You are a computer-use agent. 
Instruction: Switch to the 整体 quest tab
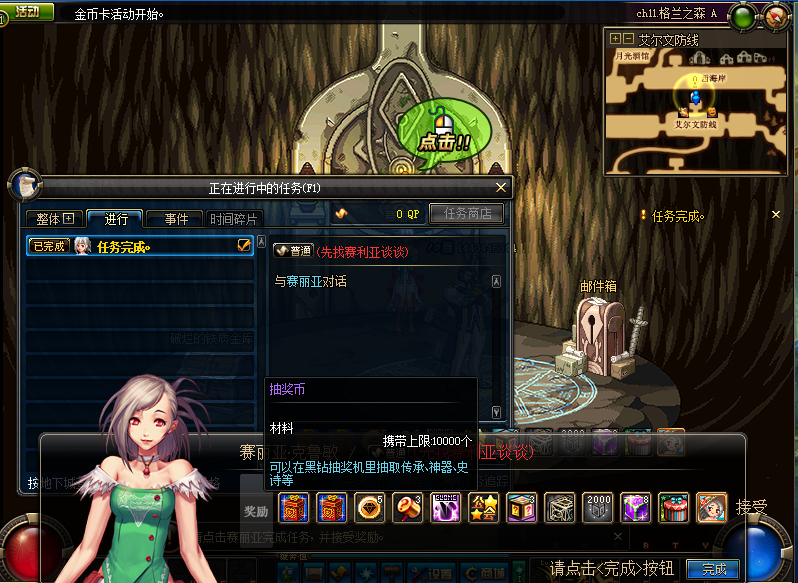click(x=55, y=219)
